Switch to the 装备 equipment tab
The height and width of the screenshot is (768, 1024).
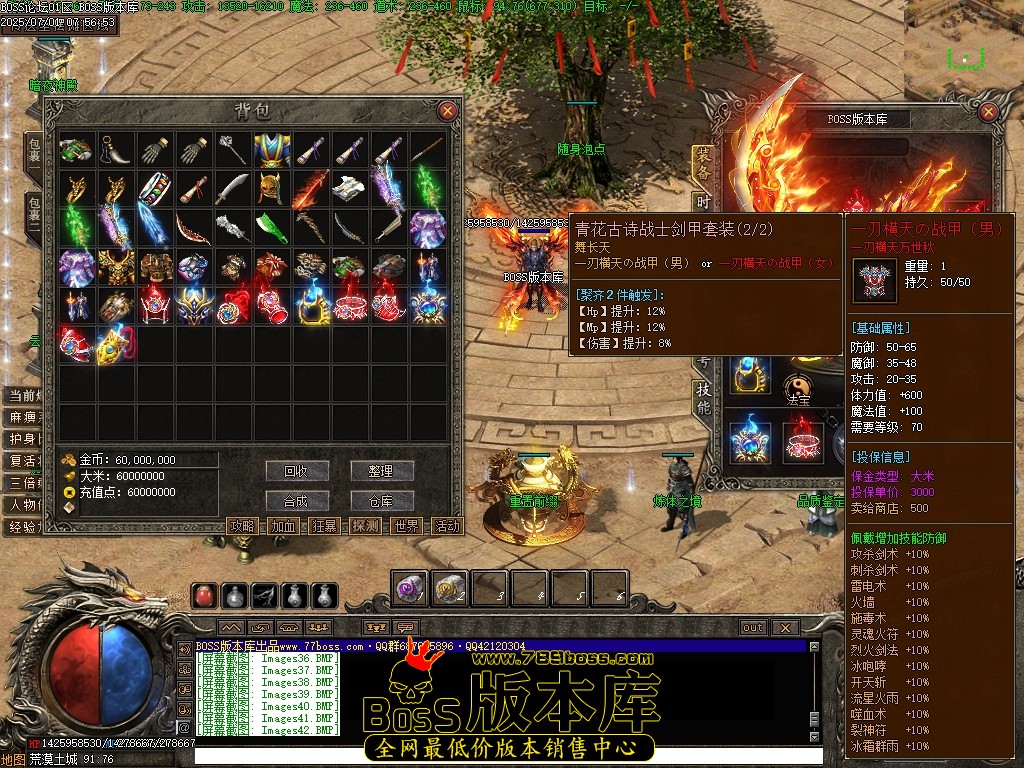pyautogui.click(x=703, y=160)
